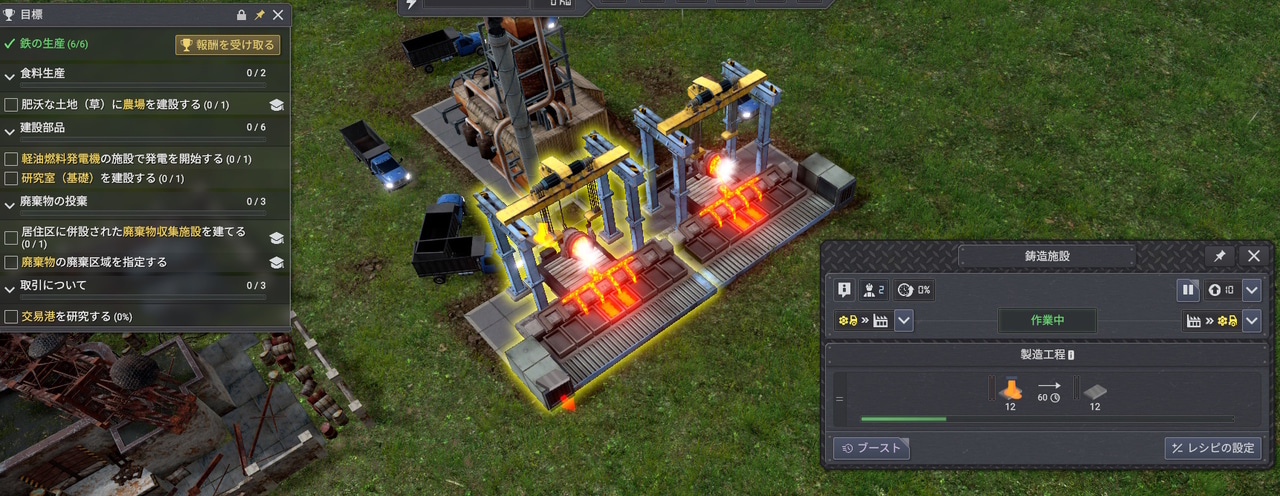Open tutorial for the farm building goal
The height and width of the screenshot is (496, 1280).
(277, 105)
